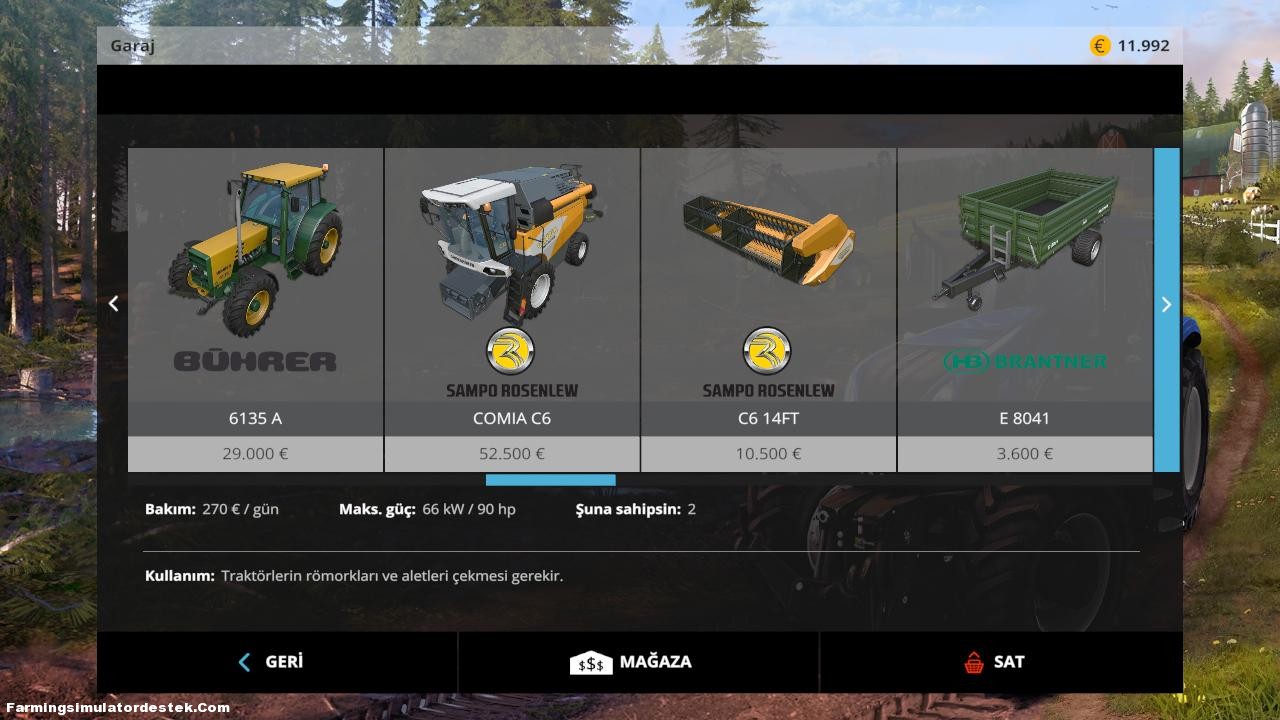Click the Sampo Rosenlew logo under C6 14FT
This screenshot has height=720, width=1280.
pos(767,351)
